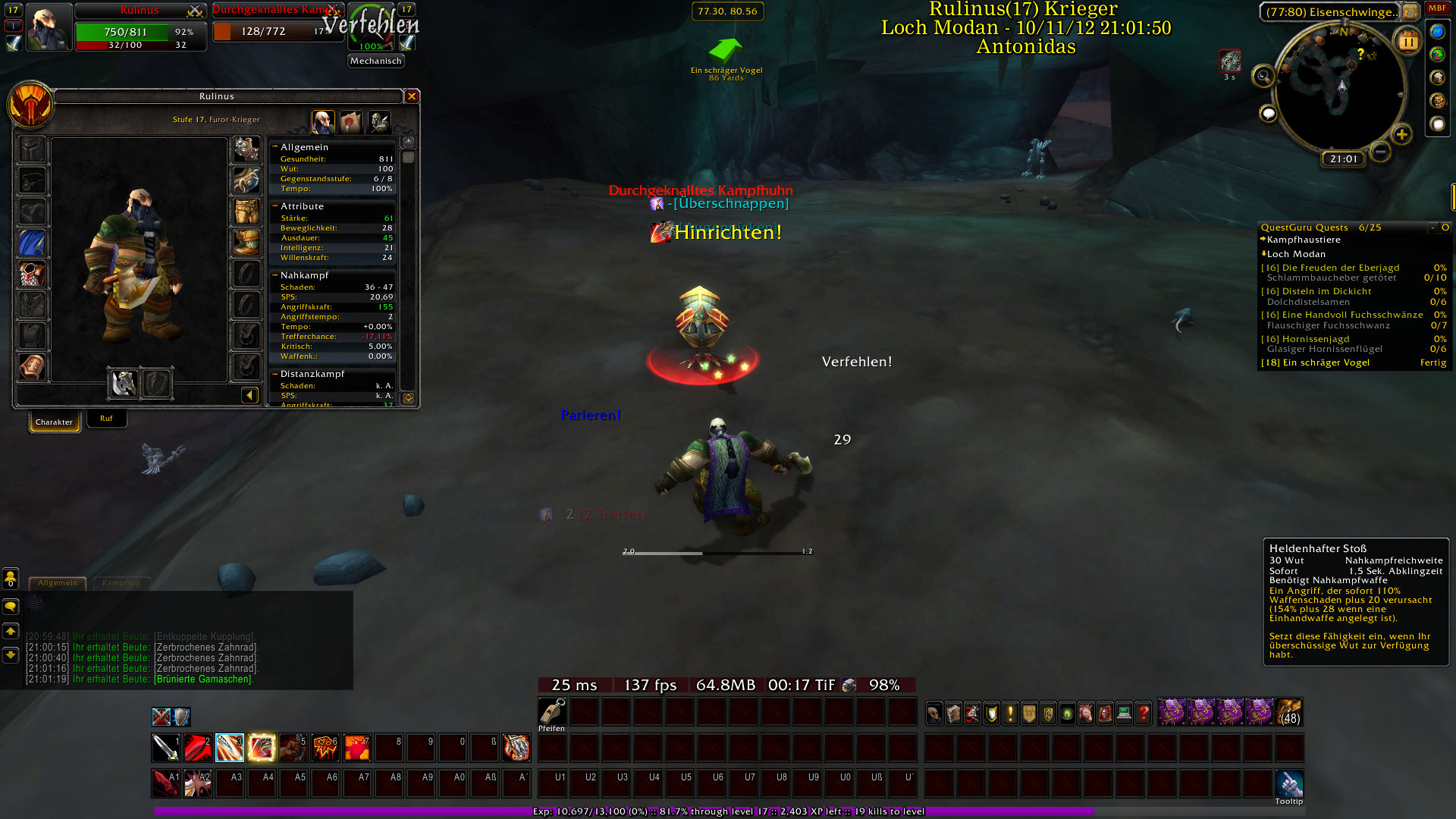Use the Pfeifen whistle action button
Screen dimensions: 1456x819
[x=552, y=711]
